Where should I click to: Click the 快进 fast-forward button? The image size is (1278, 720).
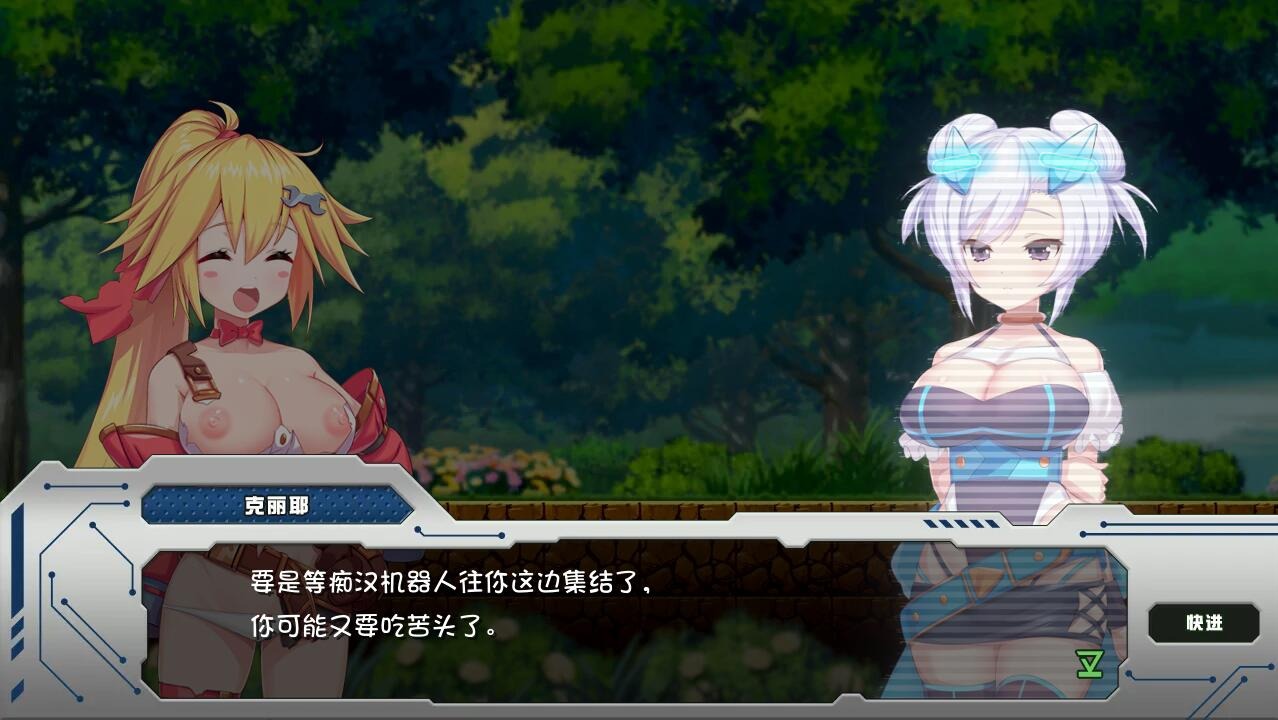point(1204,623)
